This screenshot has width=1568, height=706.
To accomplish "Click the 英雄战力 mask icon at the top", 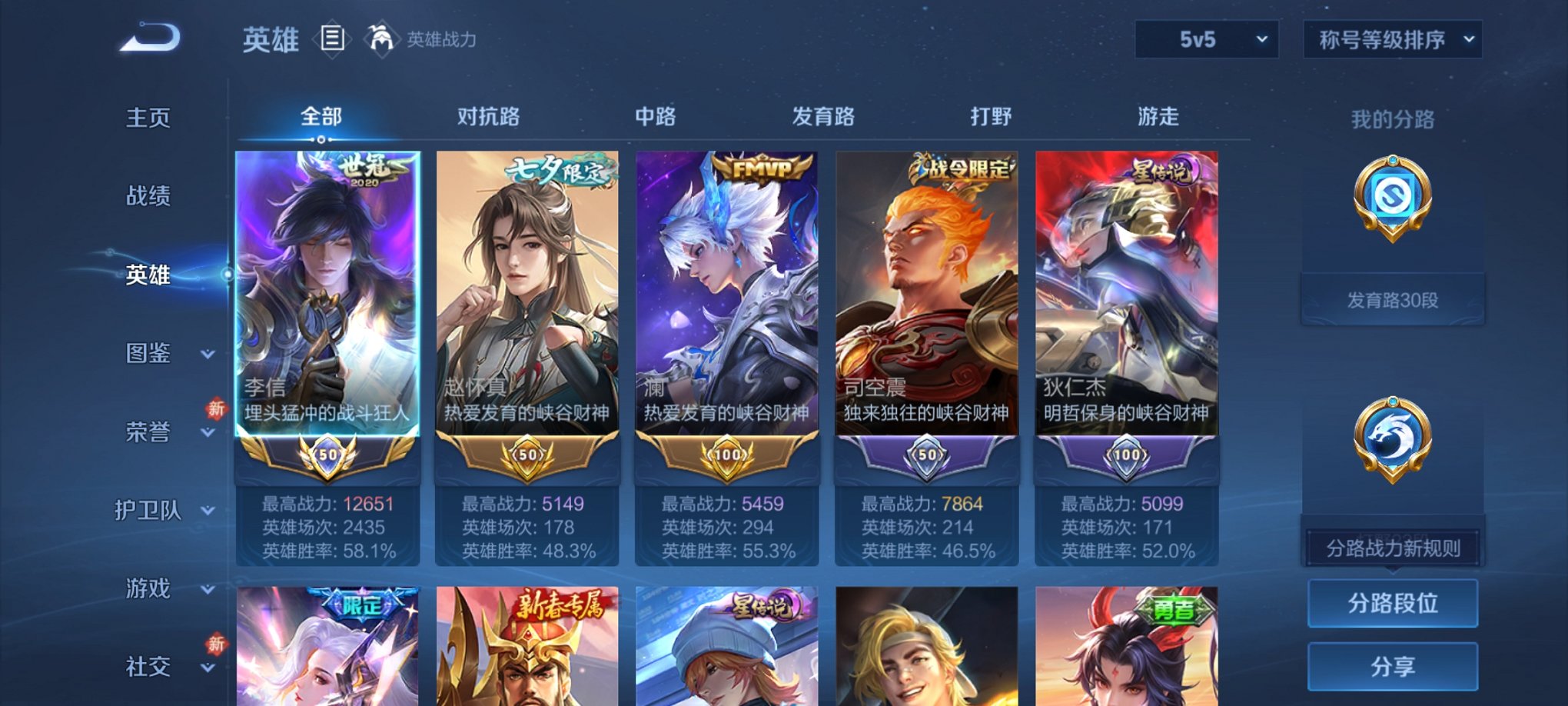I will [x=381, y=38].
